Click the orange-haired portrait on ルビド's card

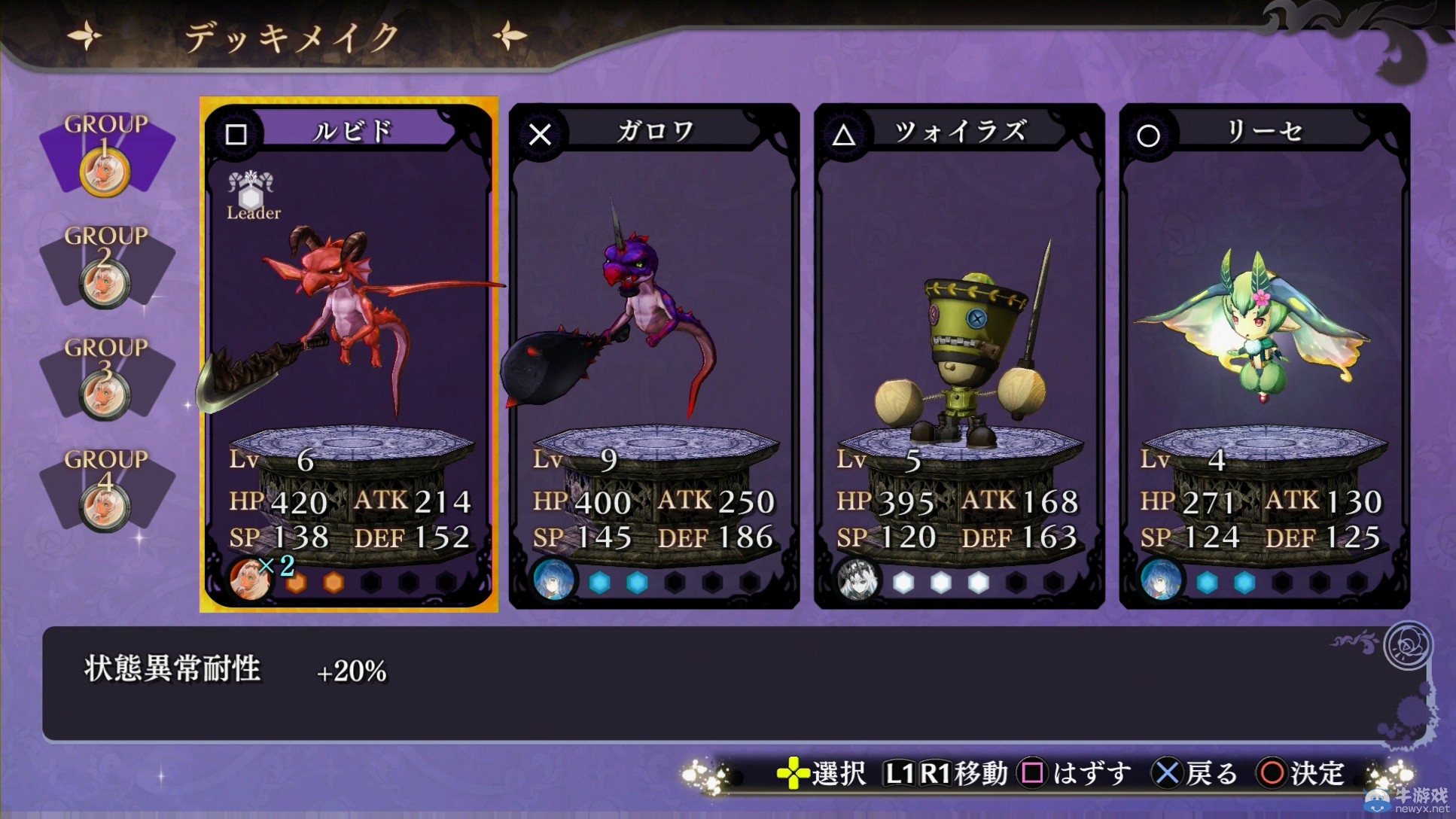tap(248, 579)
